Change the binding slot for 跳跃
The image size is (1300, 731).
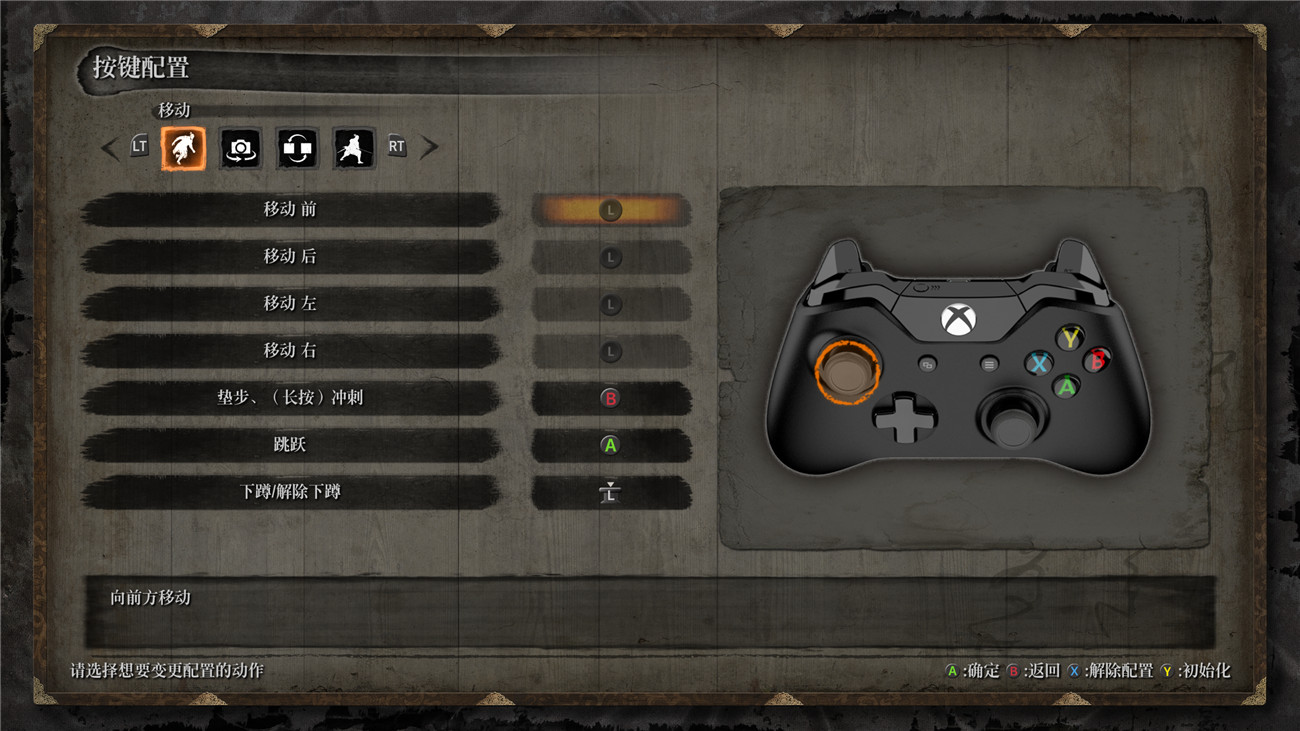tap(610, 445)
